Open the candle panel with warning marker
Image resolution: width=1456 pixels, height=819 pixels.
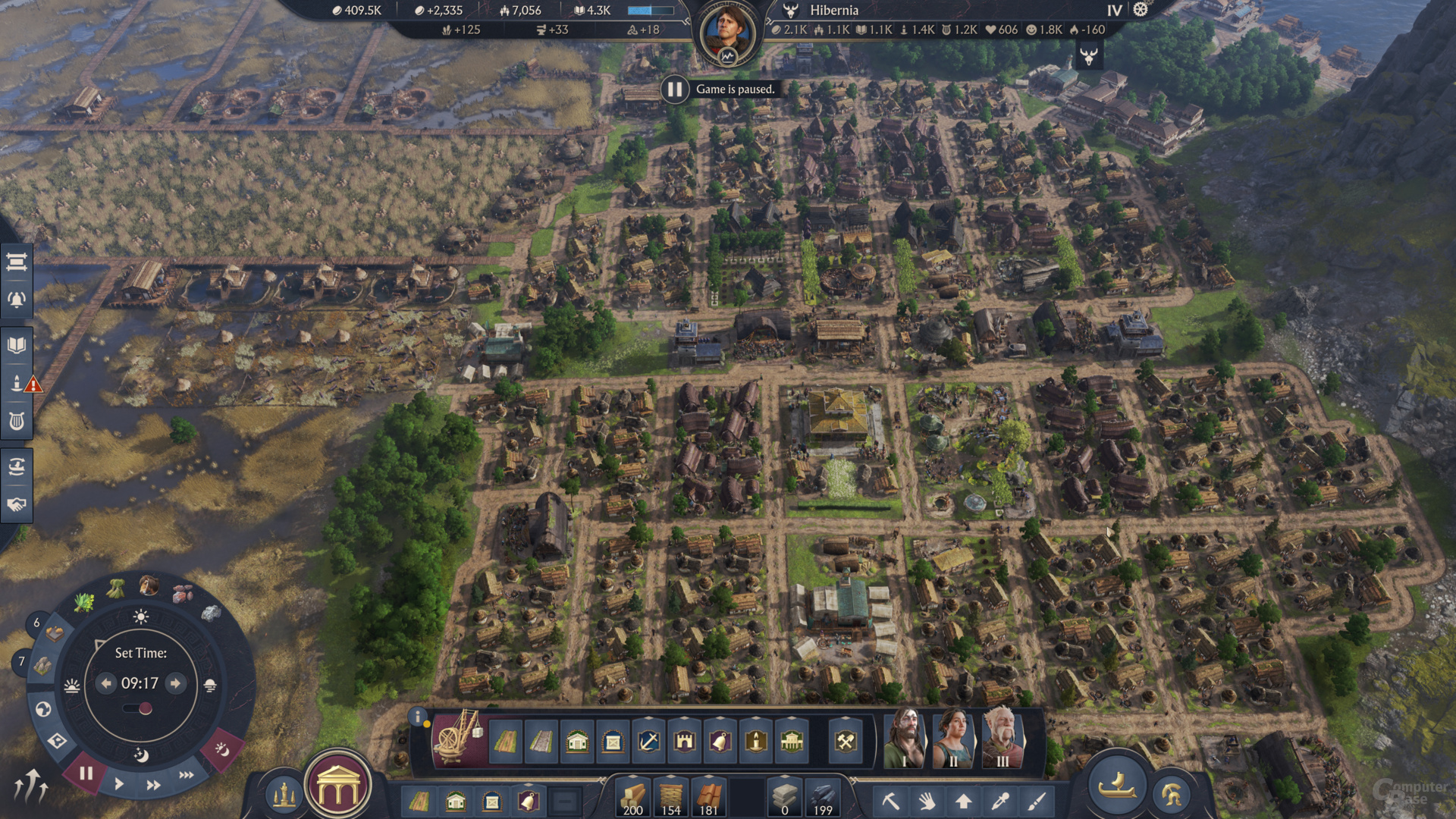coord(17,384)
